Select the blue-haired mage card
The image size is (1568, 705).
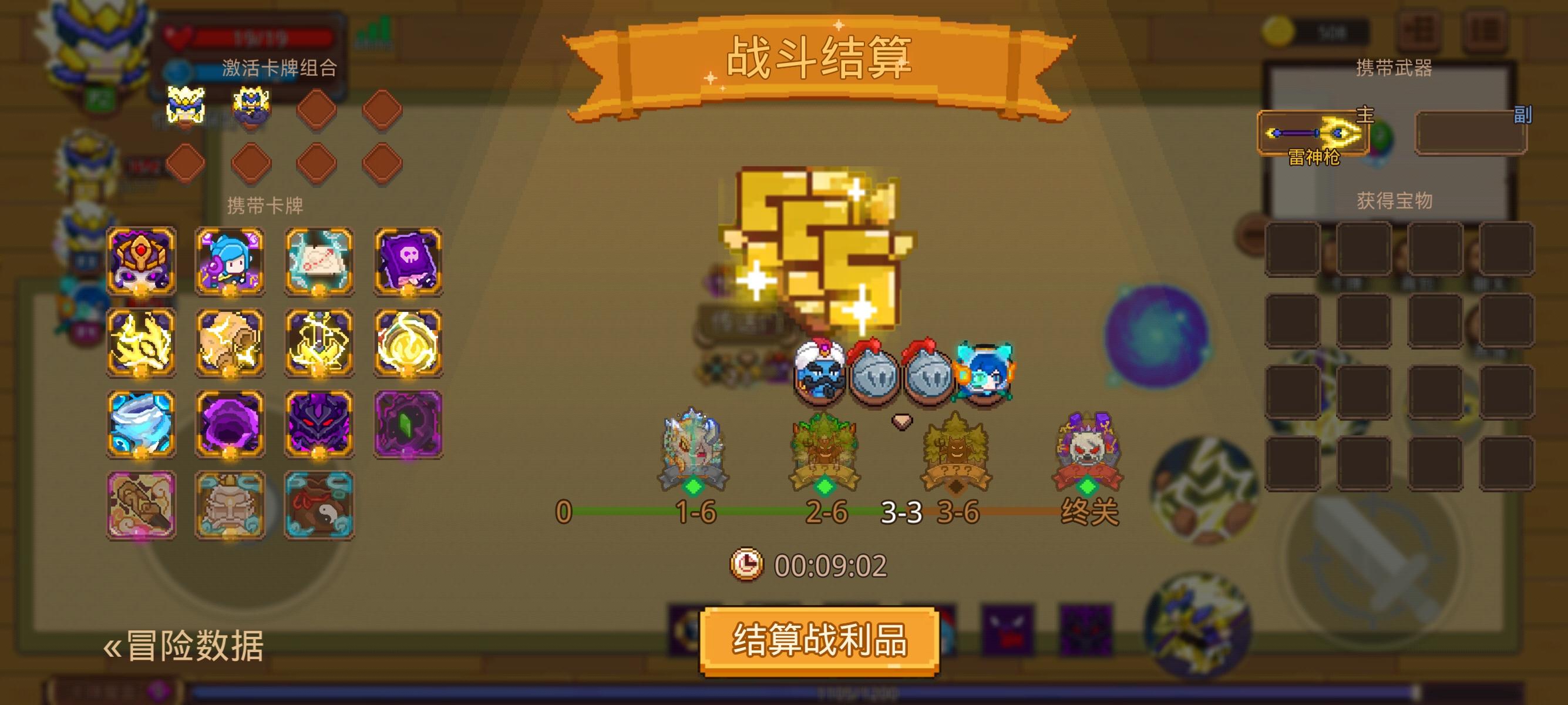(x=230, y=262)
